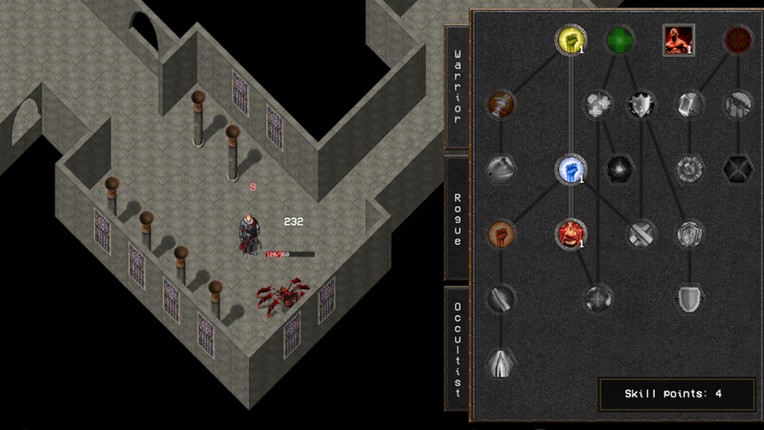Image resolution: width=764 pixels, height=430 pixels.
Task: Select the yellow fist skill node
Action: click(x=570, y=40)
